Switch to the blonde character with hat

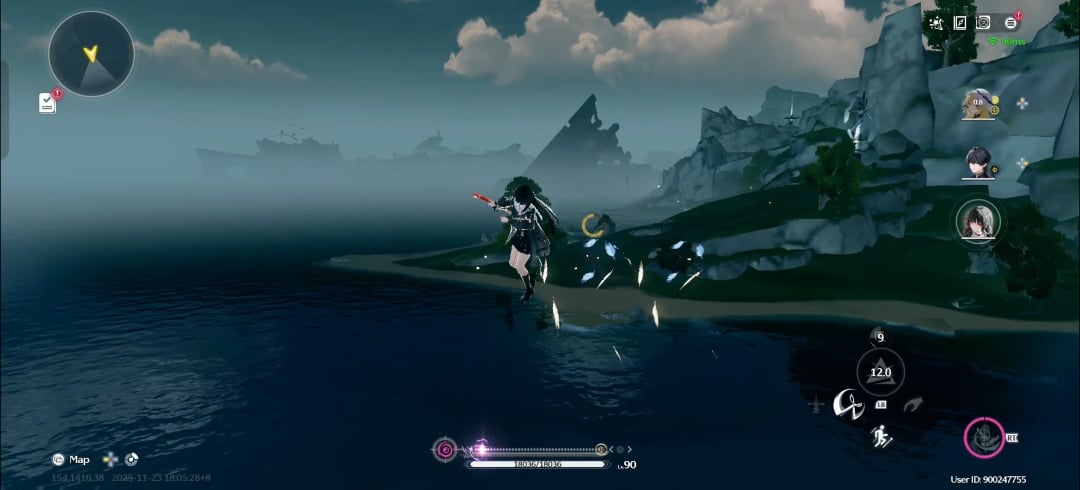coord(978,104)
